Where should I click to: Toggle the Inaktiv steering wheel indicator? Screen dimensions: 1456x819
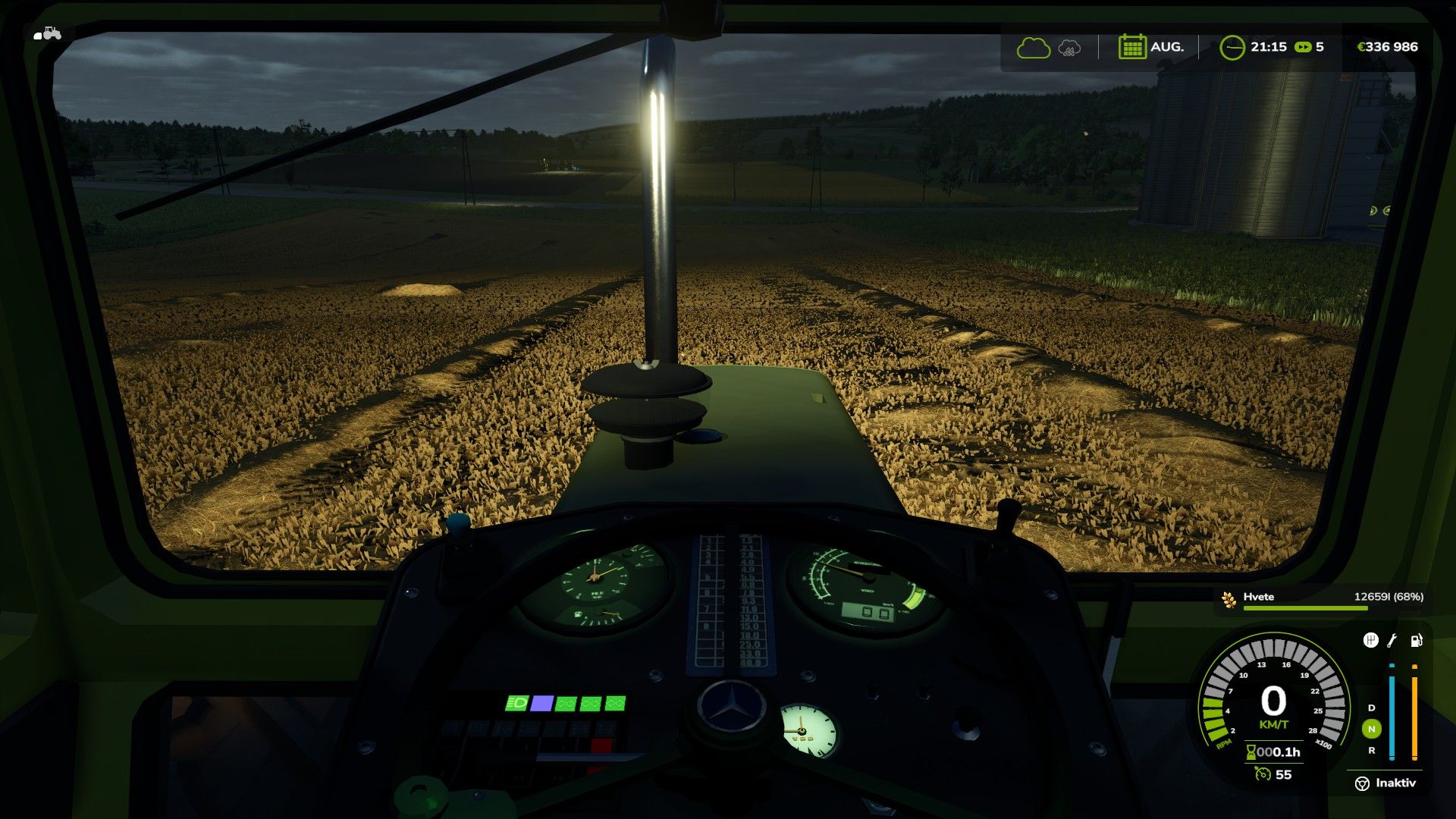(1362, 783)
